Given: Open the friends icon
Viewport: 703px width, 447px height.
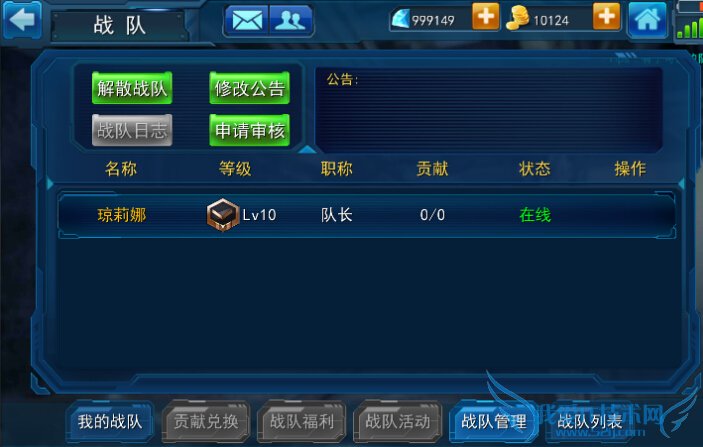Looking at the screenshot, I should point(290,19).
